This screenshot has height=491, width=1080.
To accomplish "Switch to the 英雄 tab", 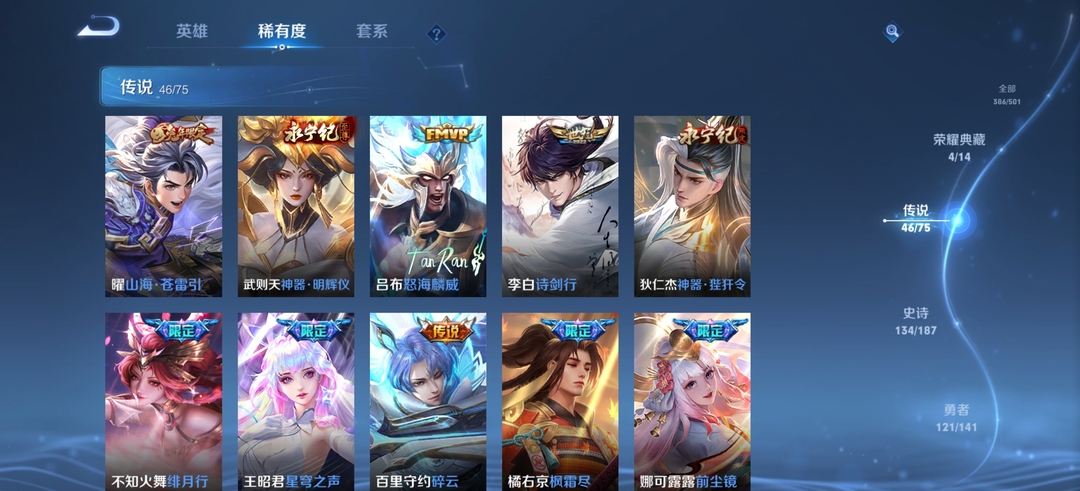I will coord(192,31).
